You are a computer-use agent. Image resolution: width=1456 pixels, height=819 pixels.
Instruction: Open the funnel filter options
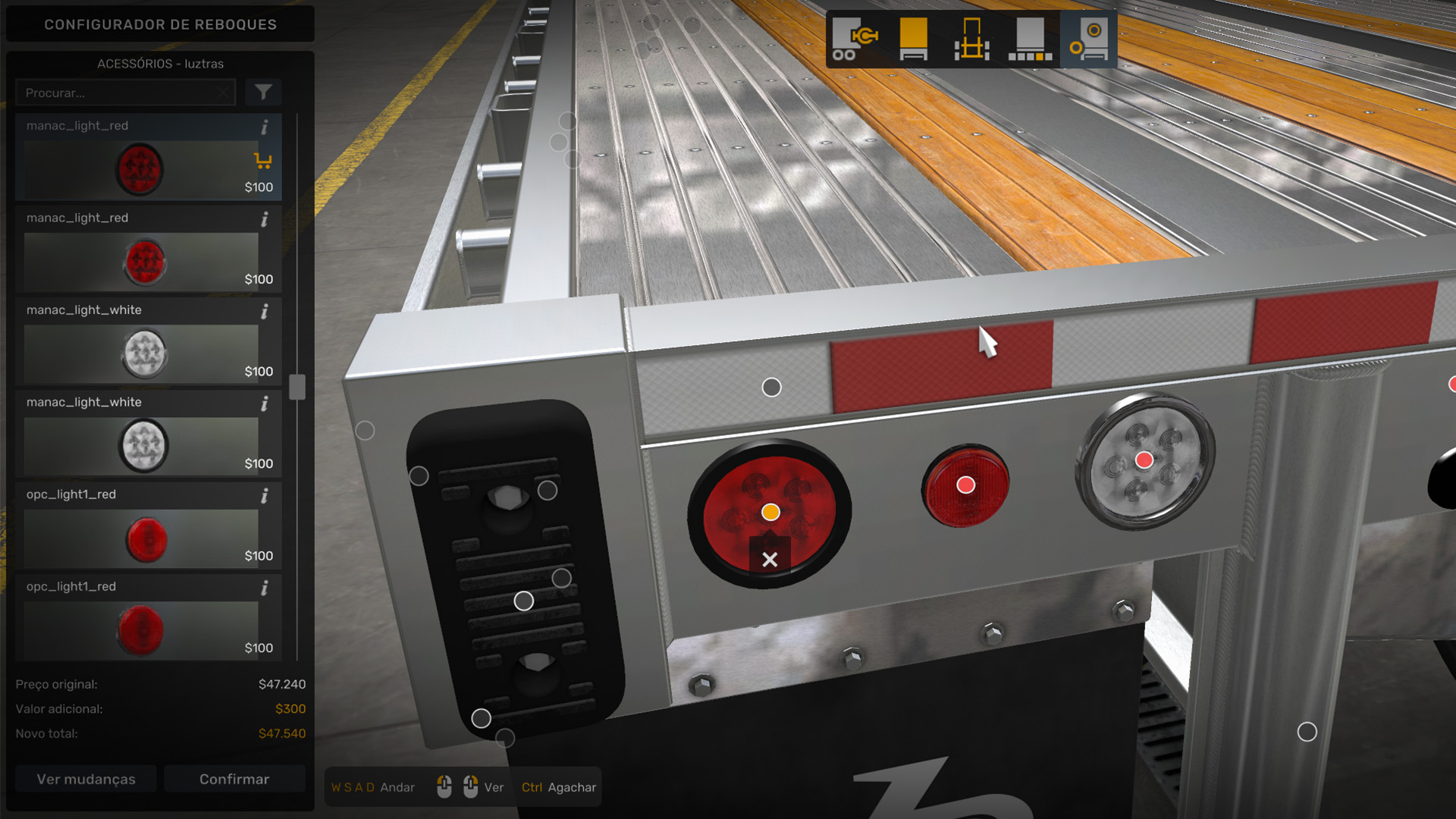(x=263, y=93)
